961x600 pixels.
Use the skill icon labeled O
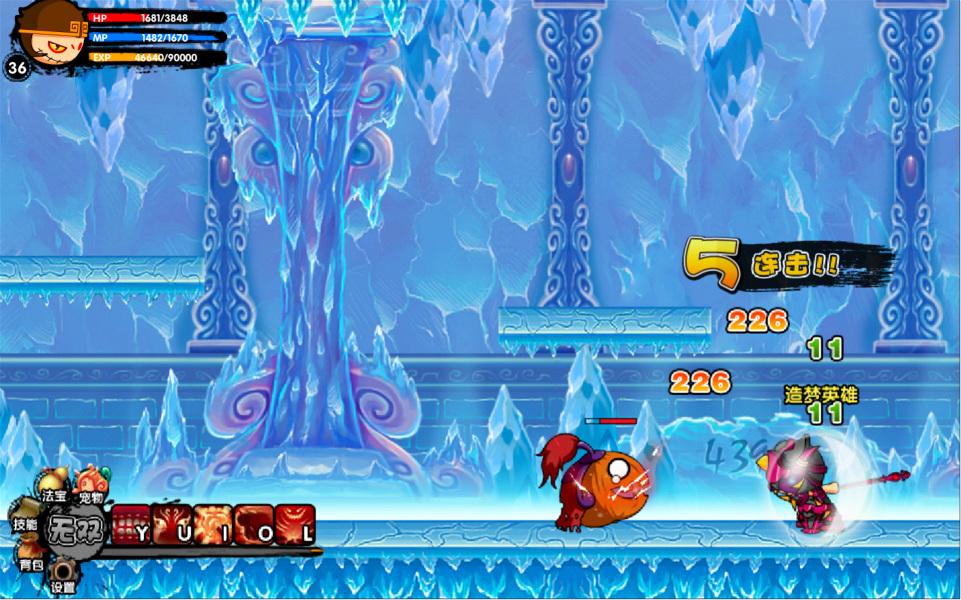pyautogui.click(x=254, y=523)
